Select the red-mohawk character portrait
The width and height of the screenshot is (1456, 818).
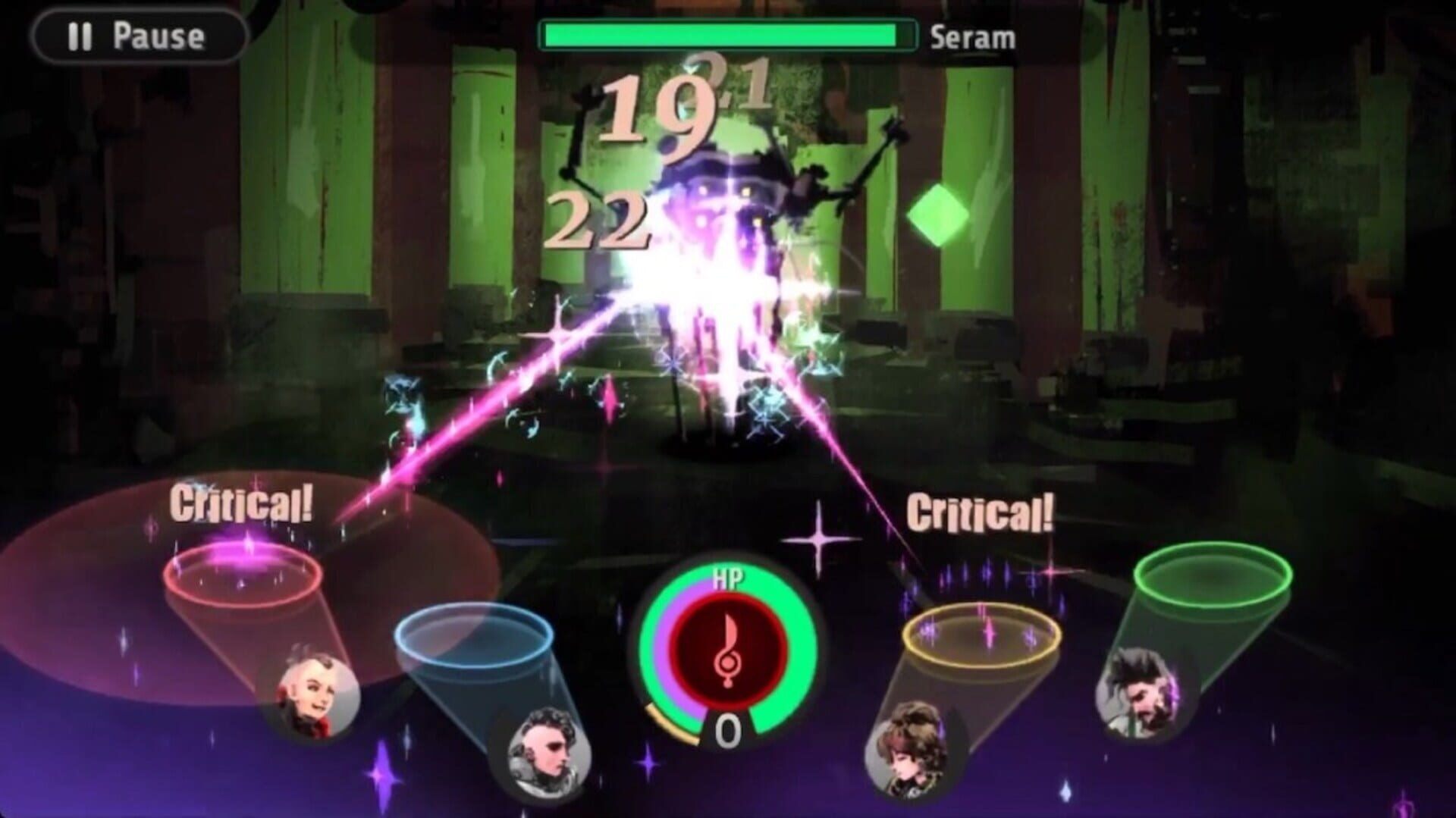308,694
